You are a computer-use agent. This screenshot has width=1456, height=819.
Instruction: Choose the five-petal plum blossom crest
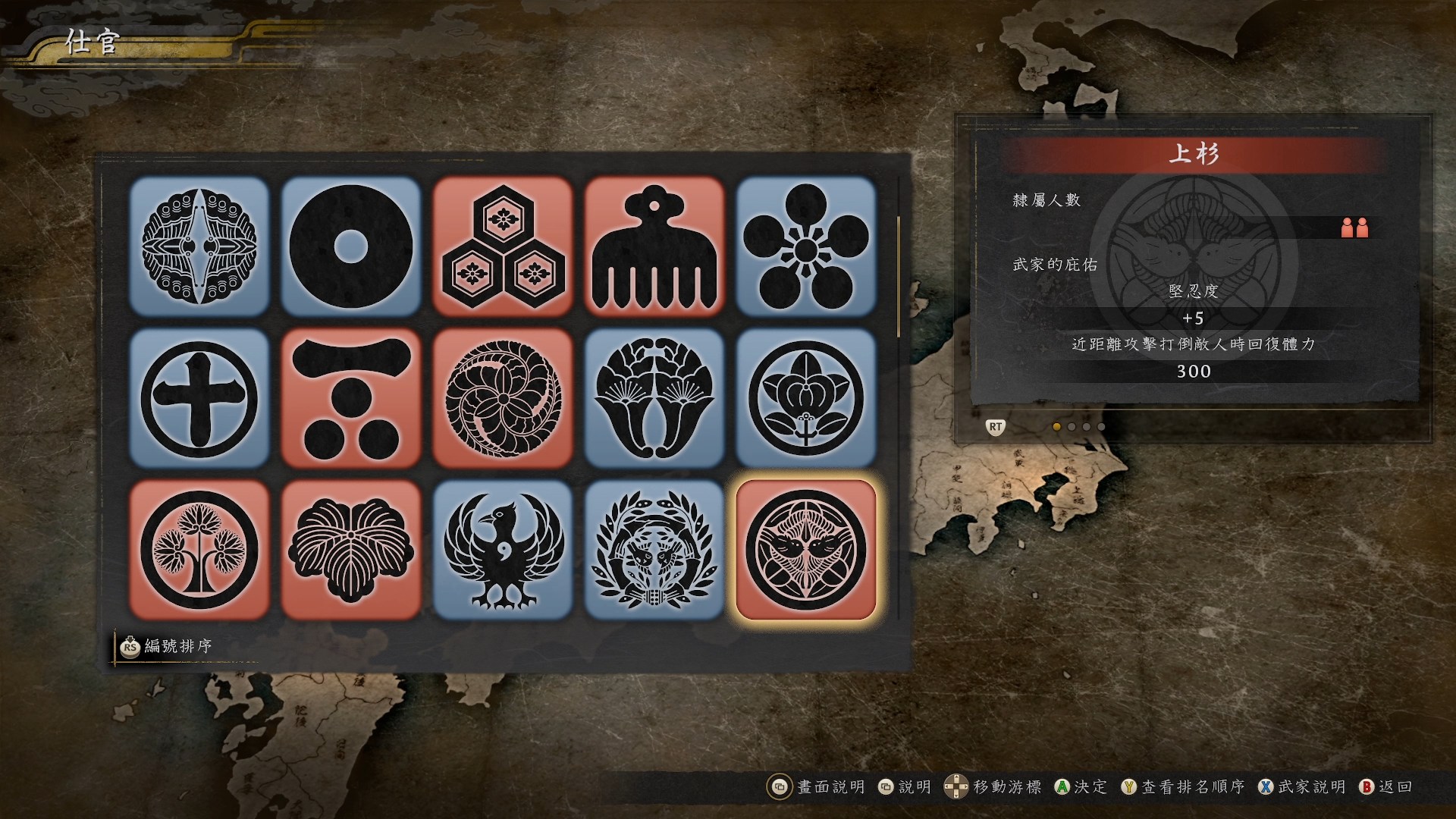[x=806, y=246]
